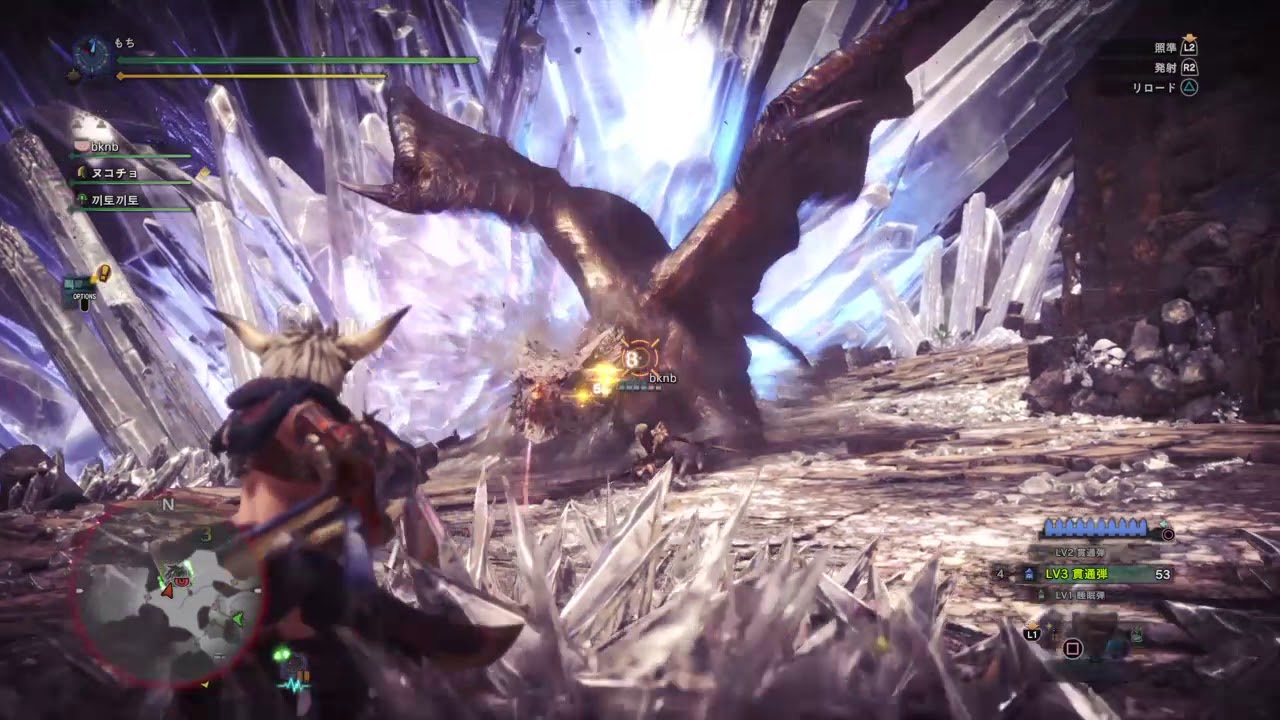Select party member bknb

[104, 147]
